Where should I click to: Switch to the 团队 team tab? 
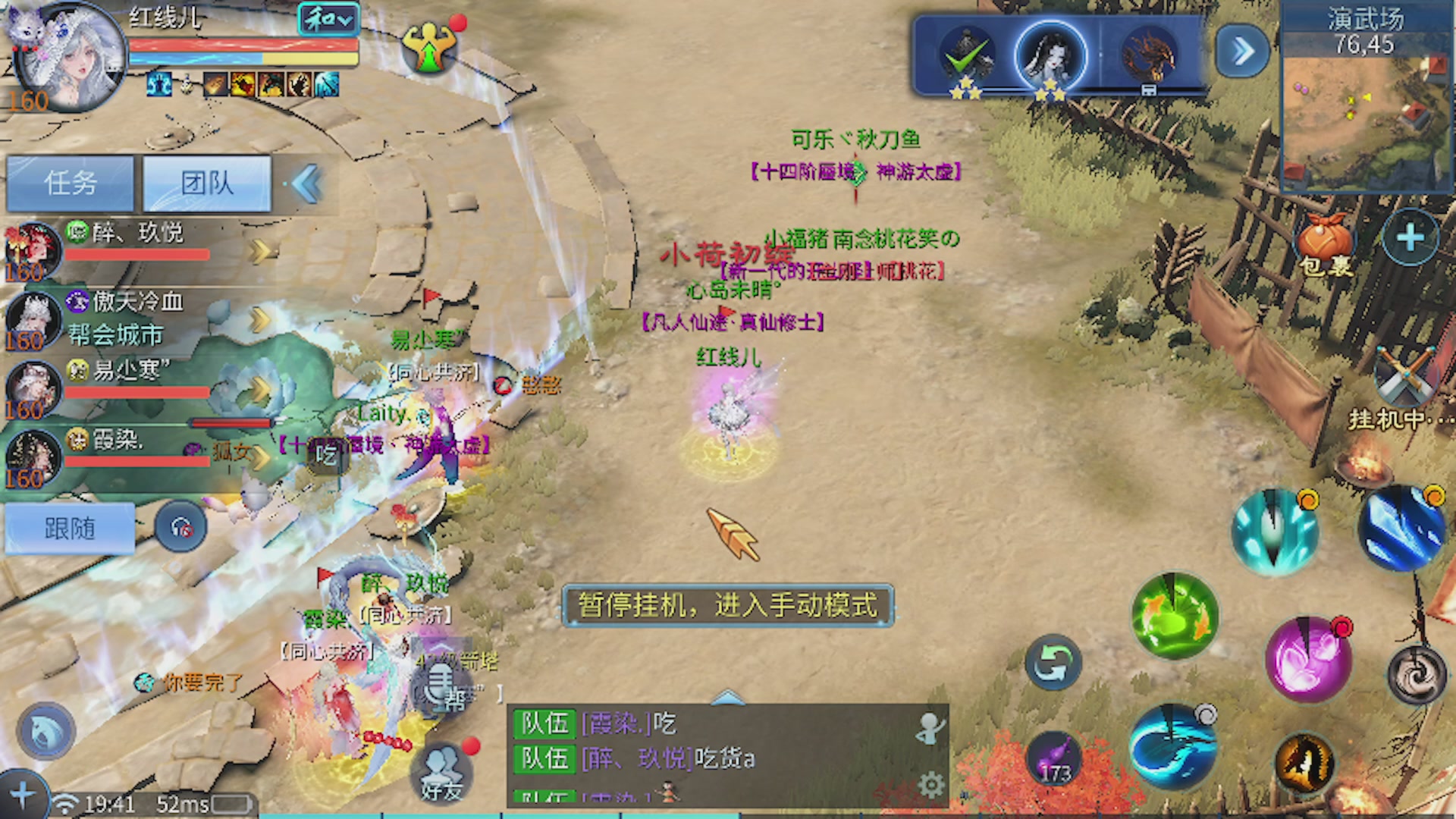pyautogui.click(x=206, y=182)
